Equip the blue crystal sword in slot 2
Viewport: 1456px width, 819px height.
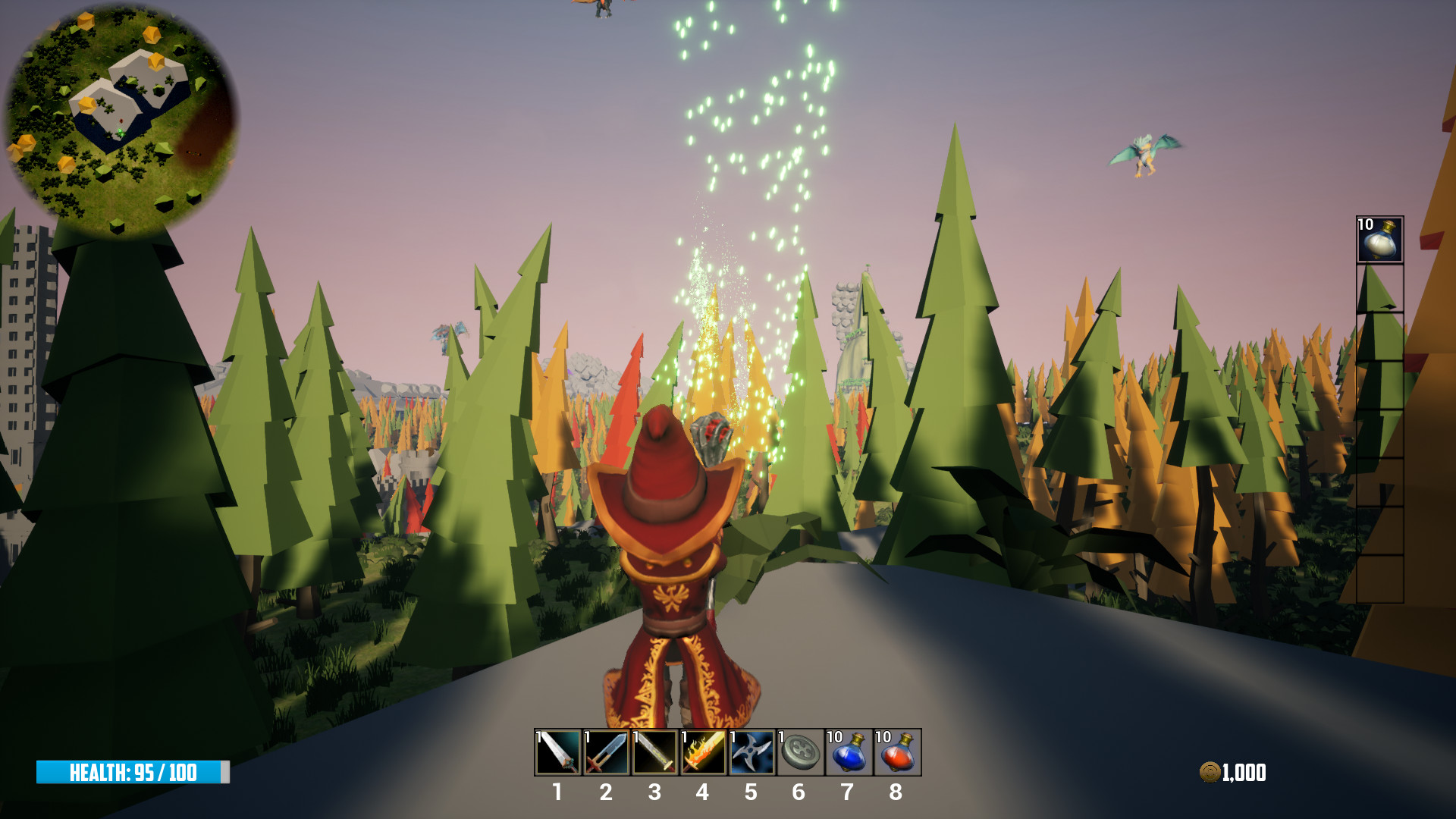tap(607, 752)
